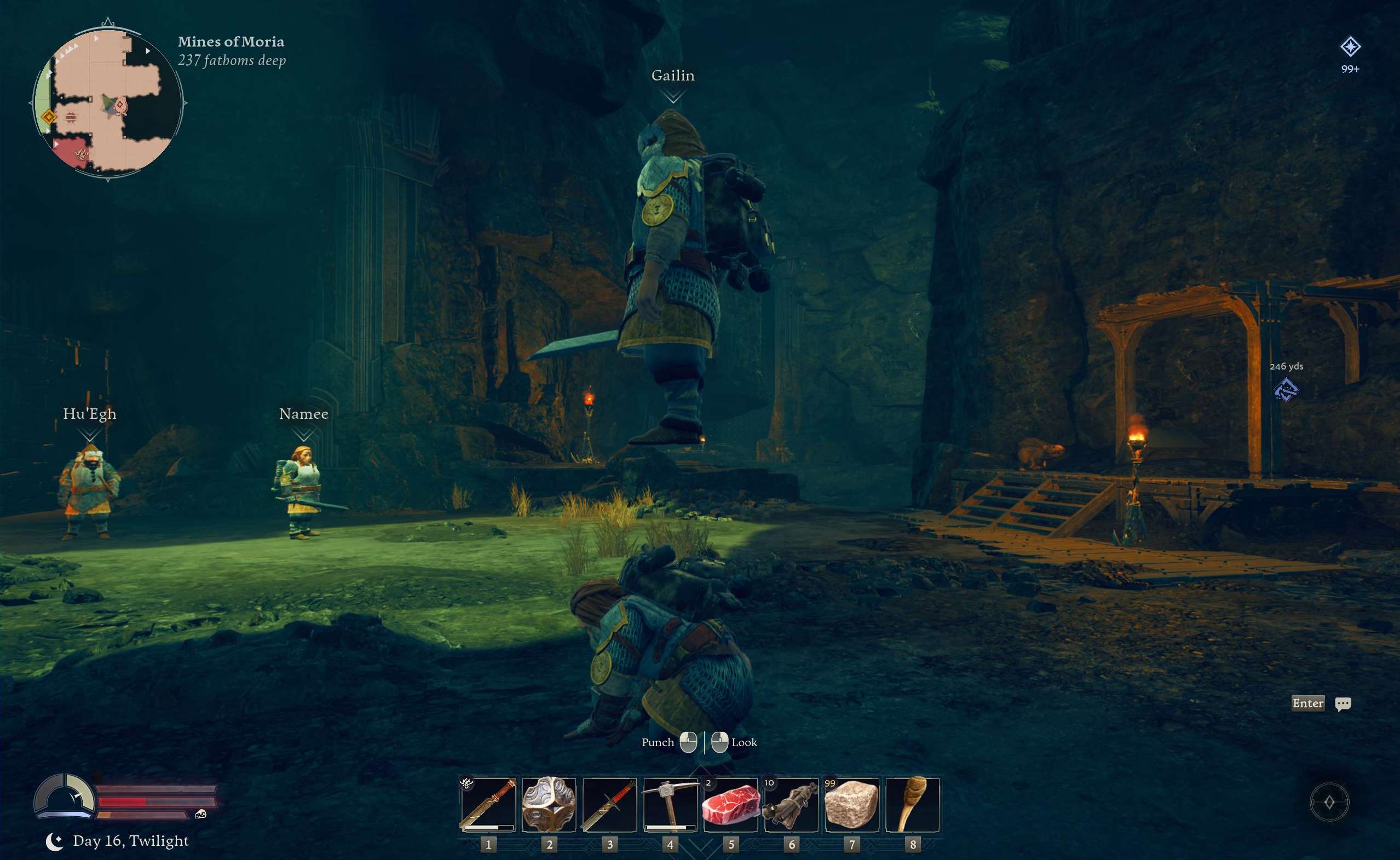Pick the raw meat slot
Viewport: 1400px width, 860px height.
tap(731, 804)
